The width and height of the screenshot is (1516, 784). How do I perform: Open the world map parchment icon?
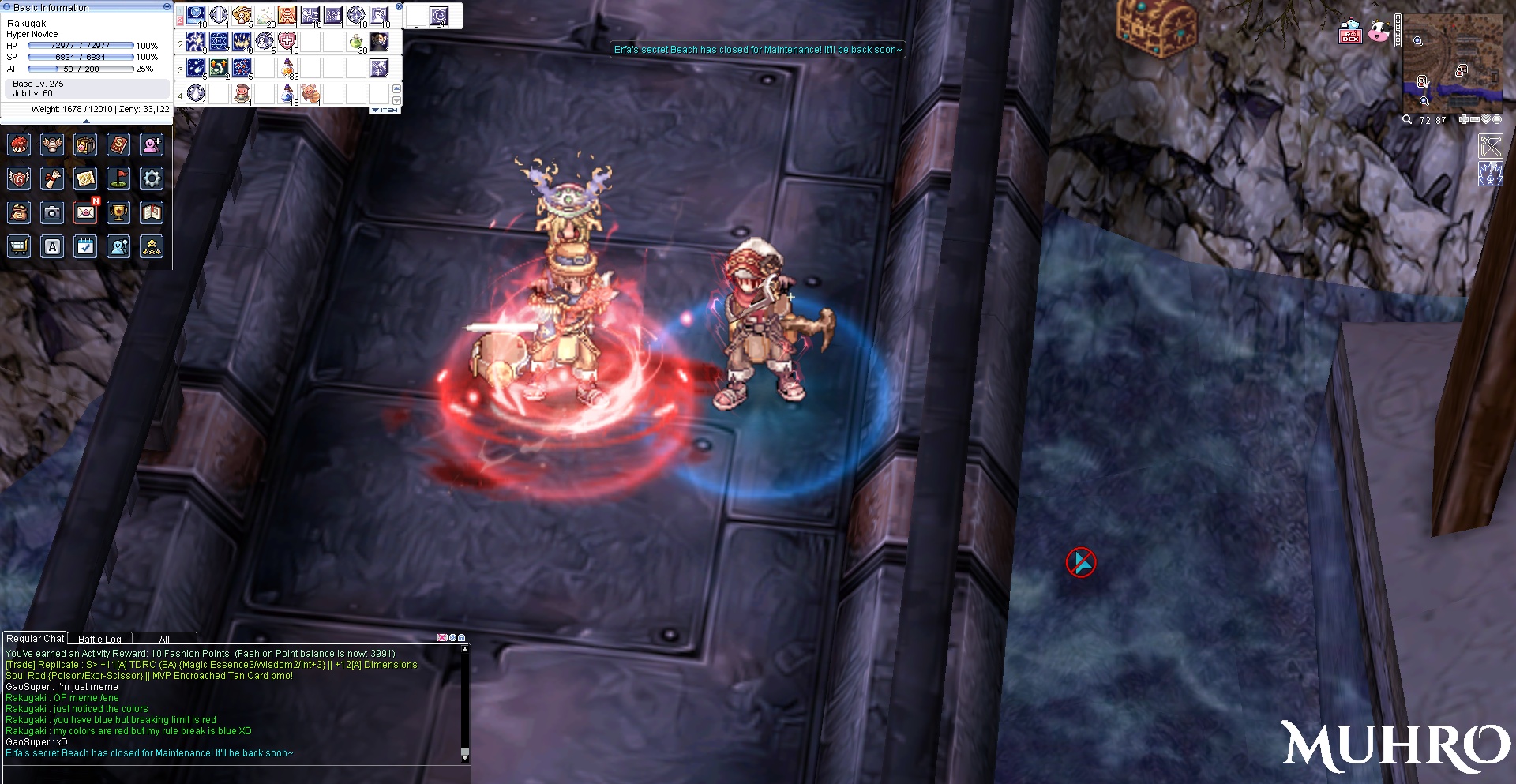(x=85, y=178)
